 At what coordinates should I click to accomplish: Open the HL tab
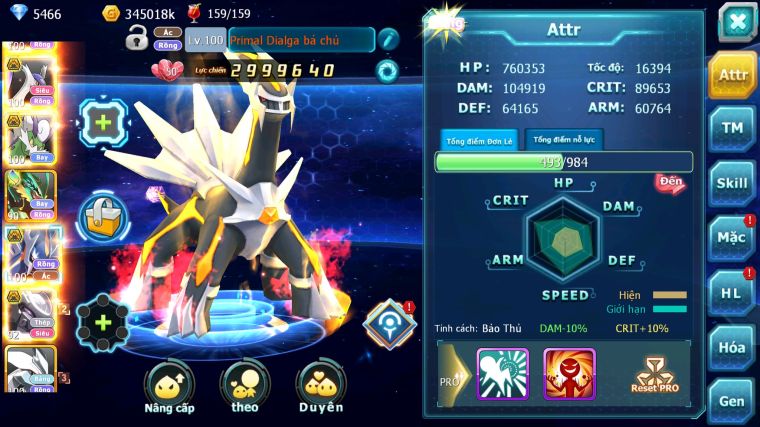click(733, 292)
